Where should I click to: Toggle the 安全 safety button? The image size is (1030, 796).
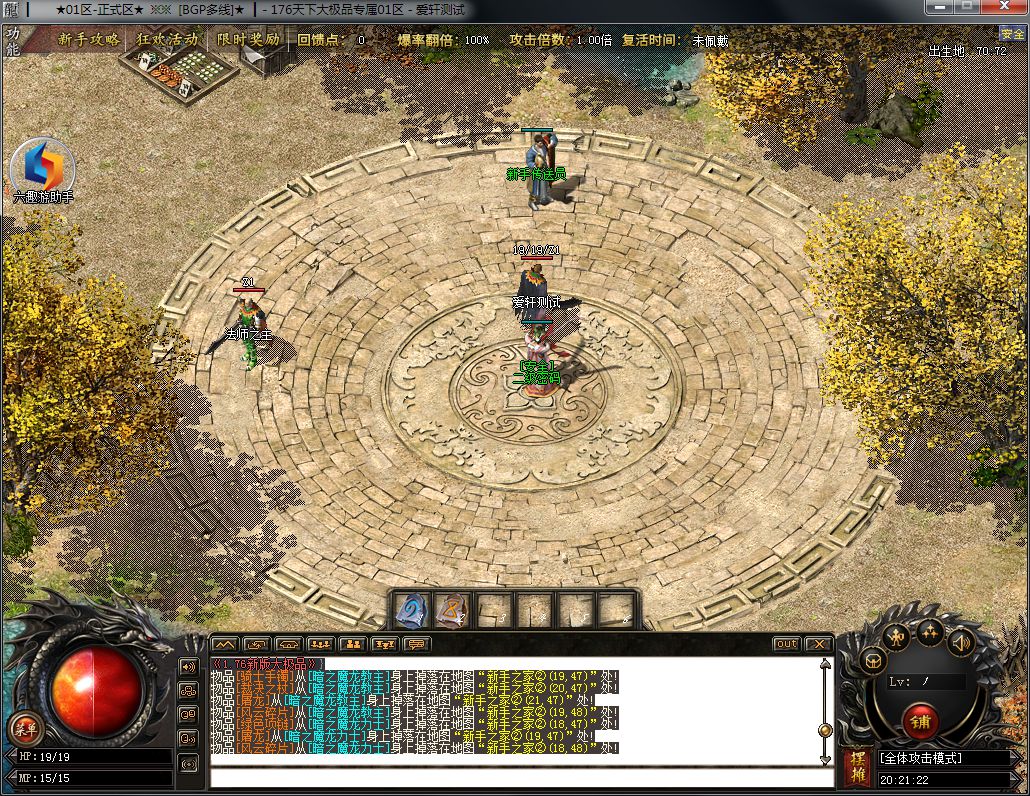click(1012, 34)
